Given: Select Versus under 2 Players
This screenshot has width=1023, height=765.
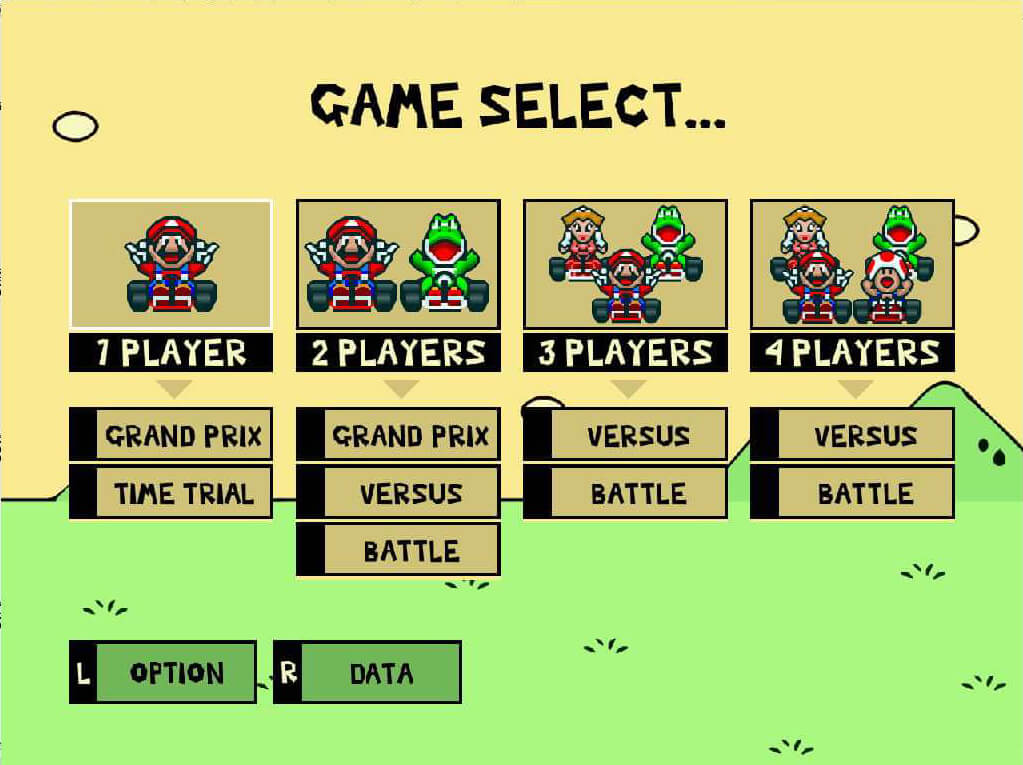Looking at the screenshot, I should tap(398, 492).
